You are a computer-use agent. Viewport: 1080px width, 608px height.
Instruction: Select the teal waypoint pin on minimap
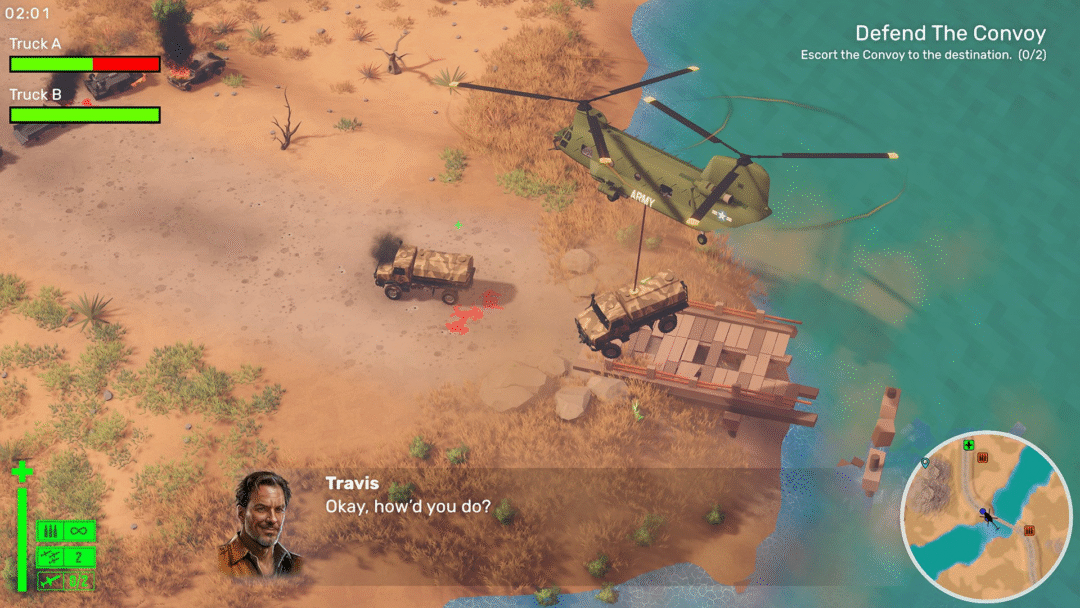(925, 463)
